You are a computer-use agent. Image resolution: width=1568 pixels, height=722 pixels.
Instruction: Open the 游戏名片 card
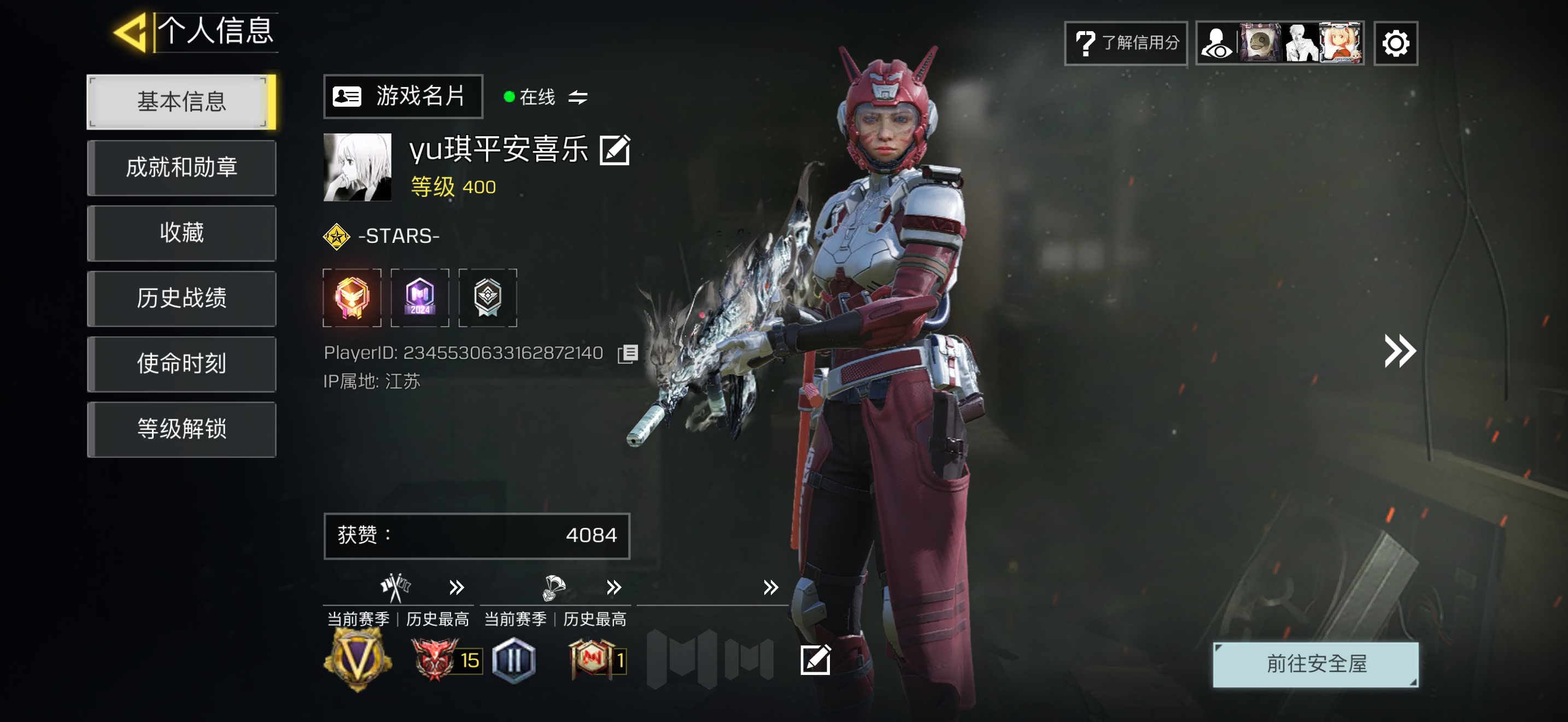click(x=403, y=96)
